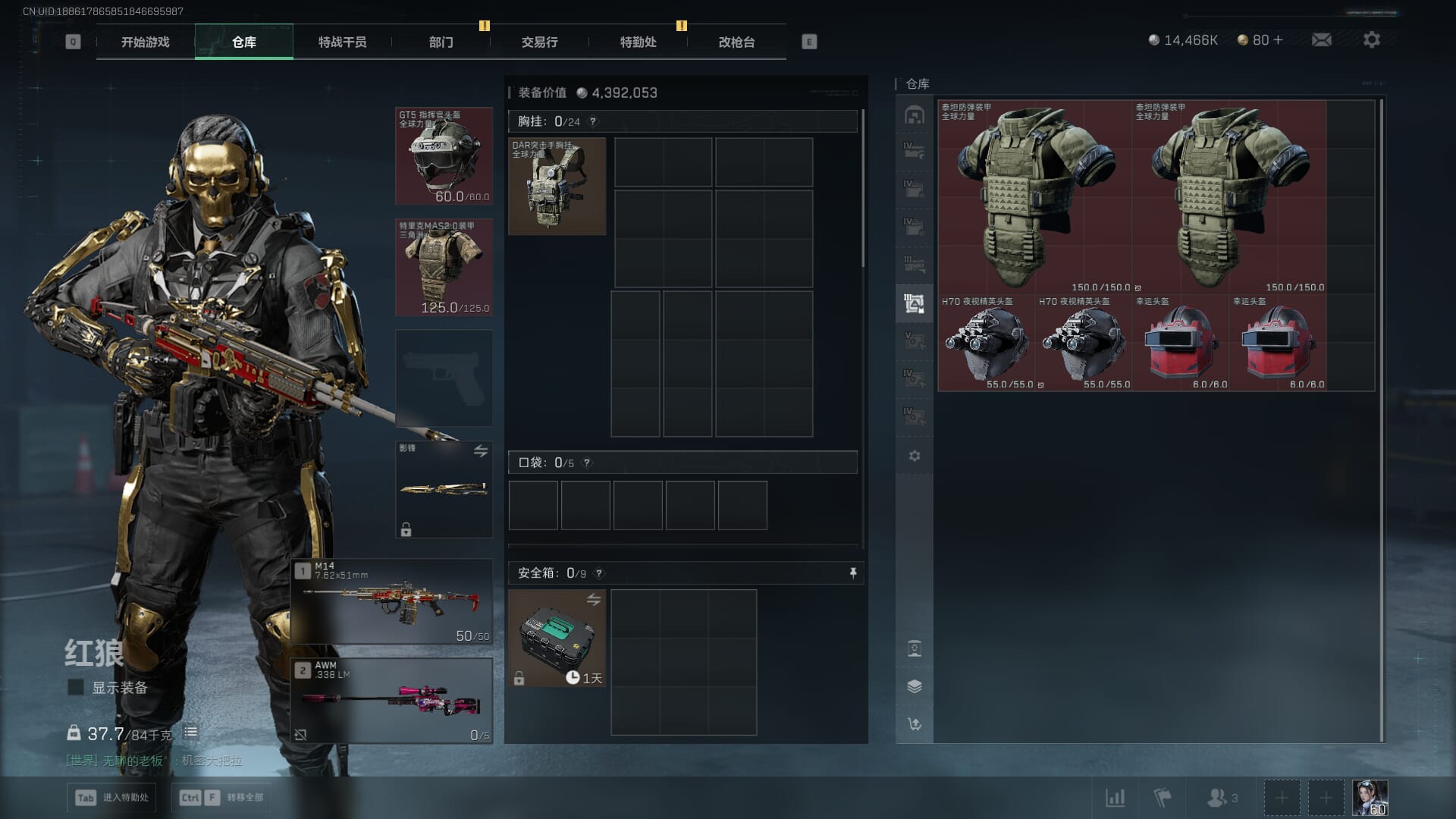Switch to the 改枪台 gunsmith tab

pos(736,42)
